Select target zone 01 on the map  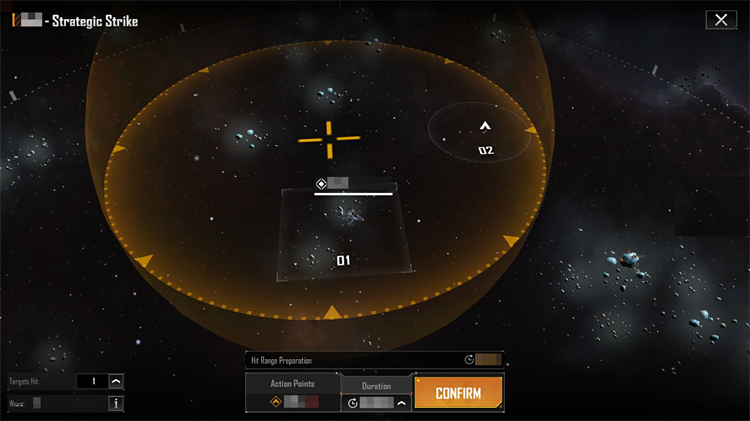[343, 260]
